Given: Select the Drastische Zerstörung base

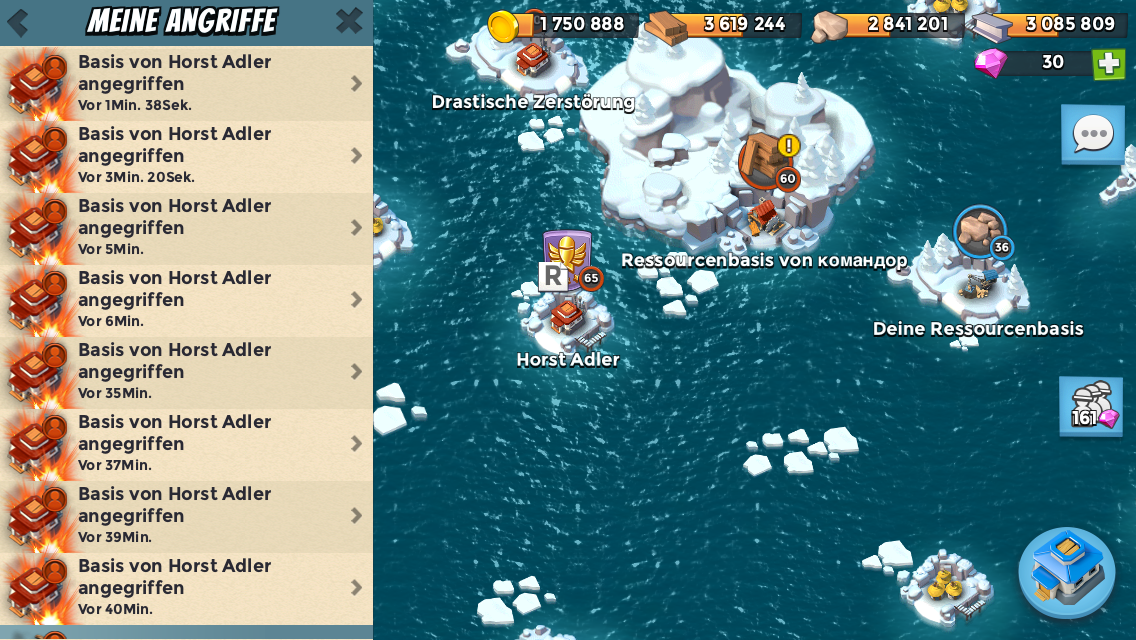Looking at the screenshot, I should pos(532,58).
